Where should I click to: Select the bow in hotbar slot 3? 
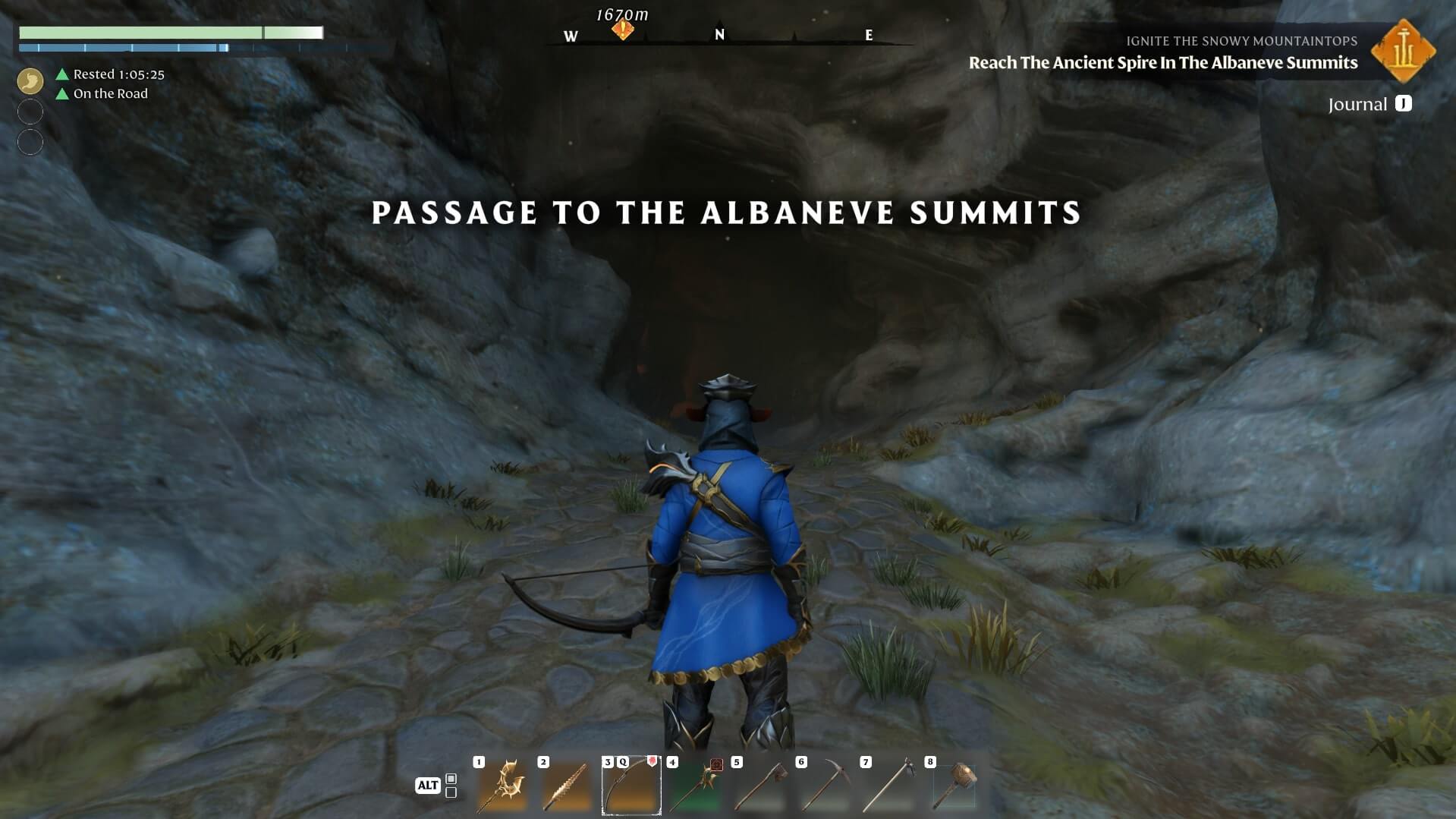tap(631, 786)
